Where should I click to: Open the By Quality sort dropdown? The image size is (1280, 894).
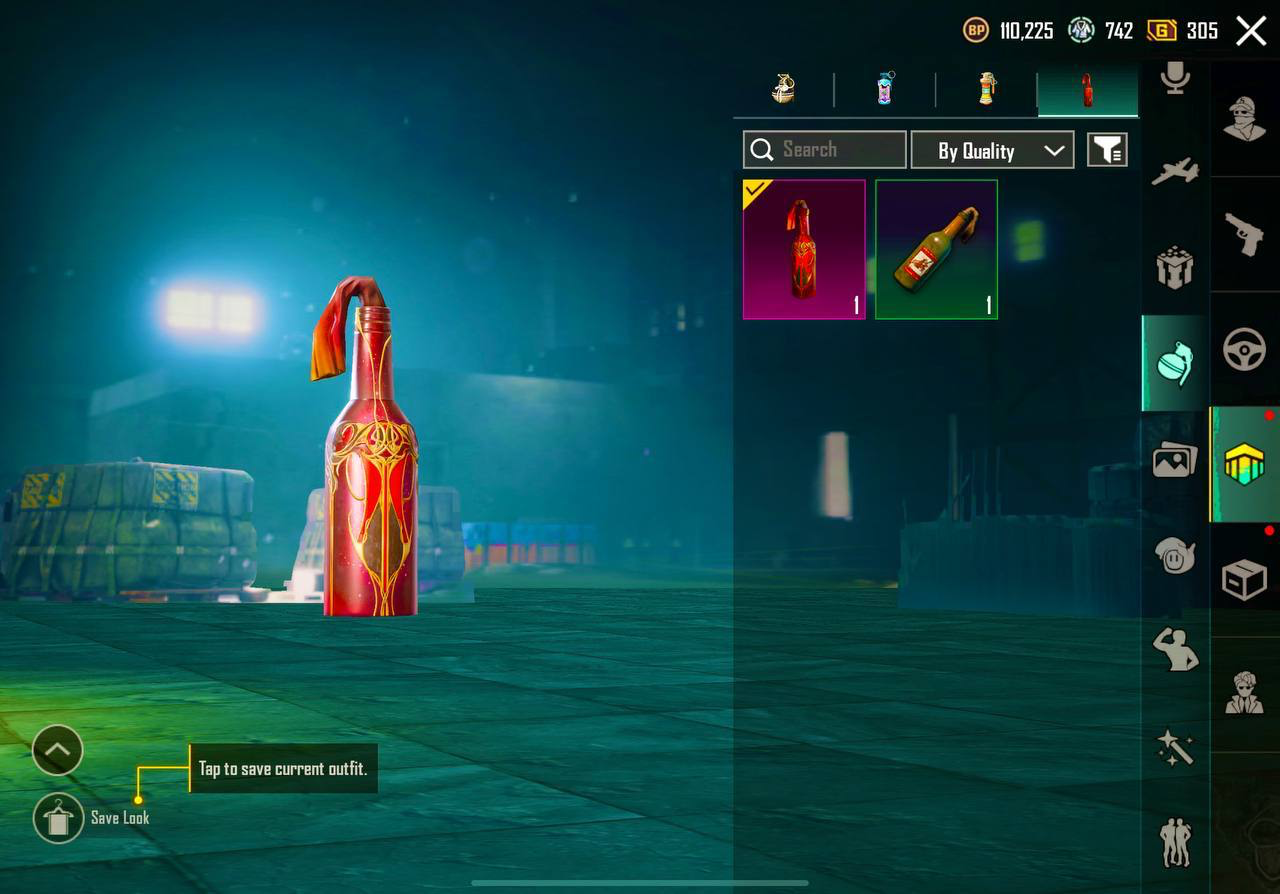(x=992, y=151)
